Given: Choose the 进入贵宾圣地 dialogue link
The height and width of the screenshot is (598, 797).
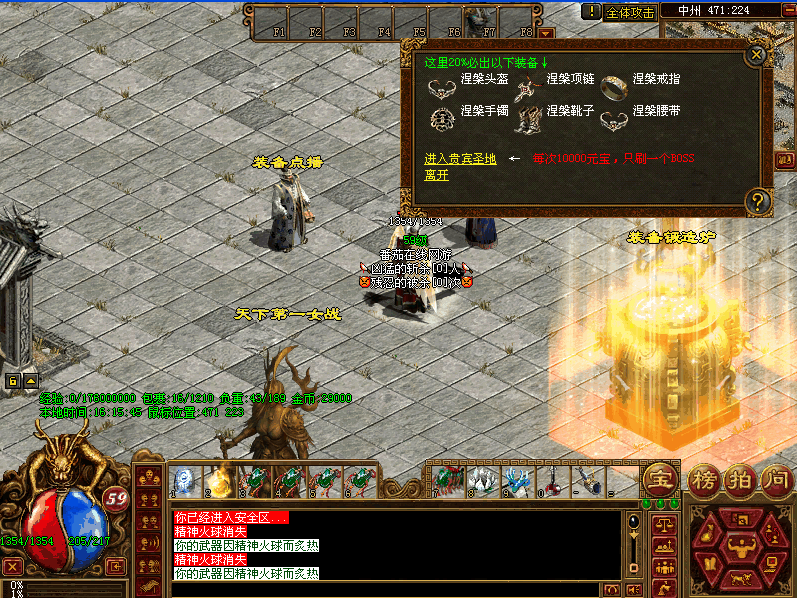Looking at the screenshot, I should [x=459, y=159].
